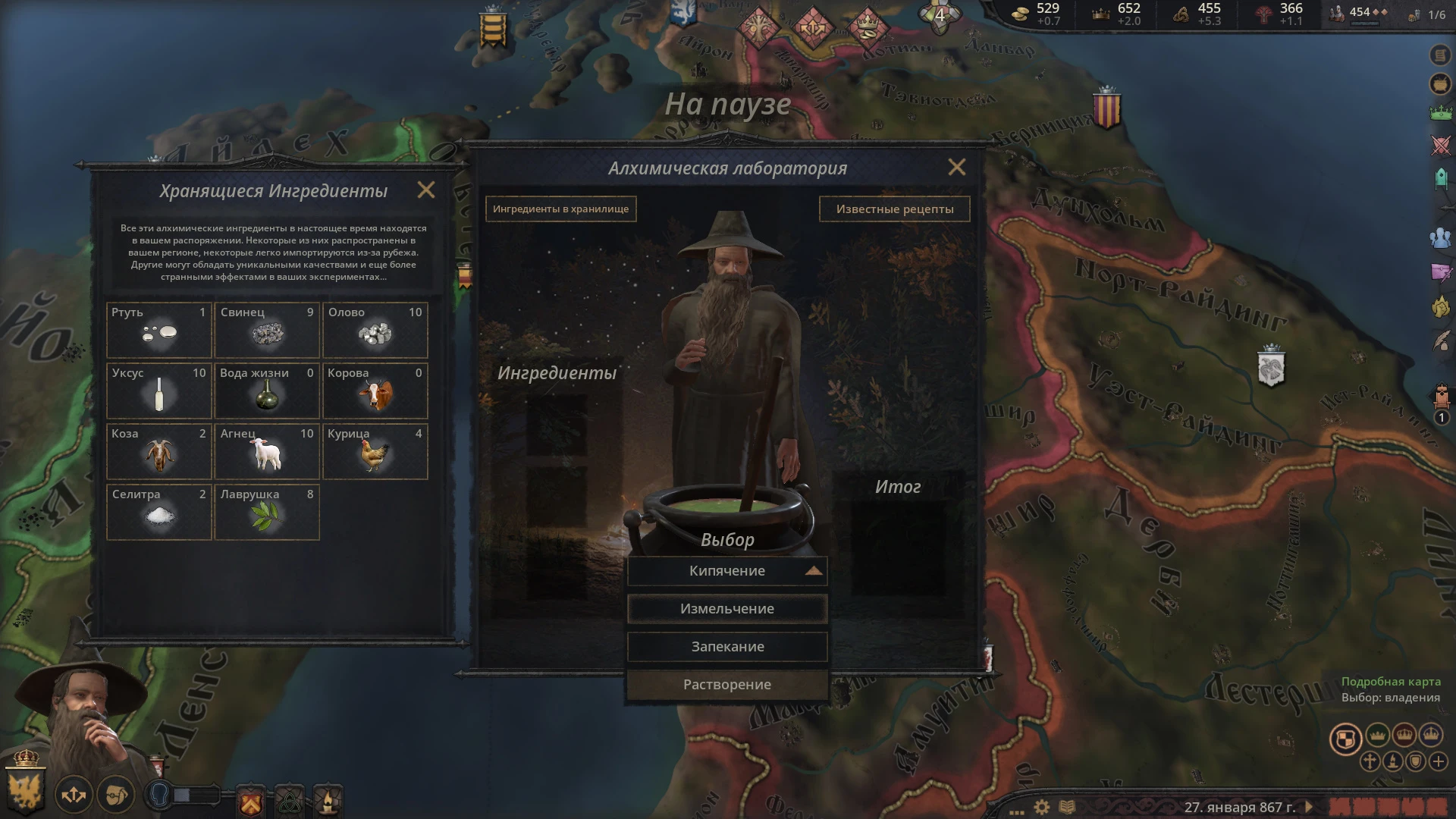This screenshot has height=819, width=1456.
Task: Toggle the Подробная карта option
Action: pos(1390,682)
